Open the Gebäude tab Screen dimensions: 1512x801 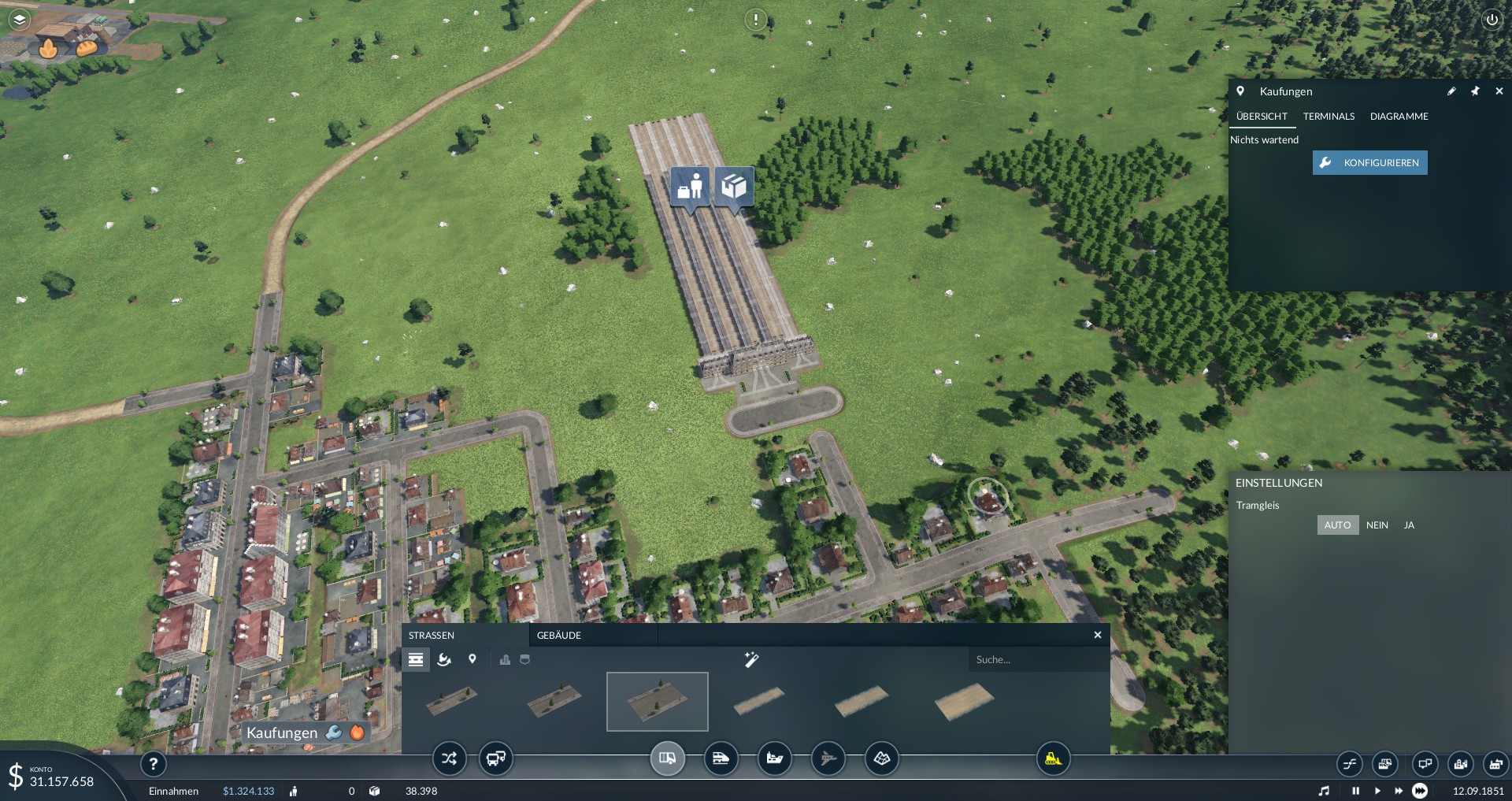point(559,636)
